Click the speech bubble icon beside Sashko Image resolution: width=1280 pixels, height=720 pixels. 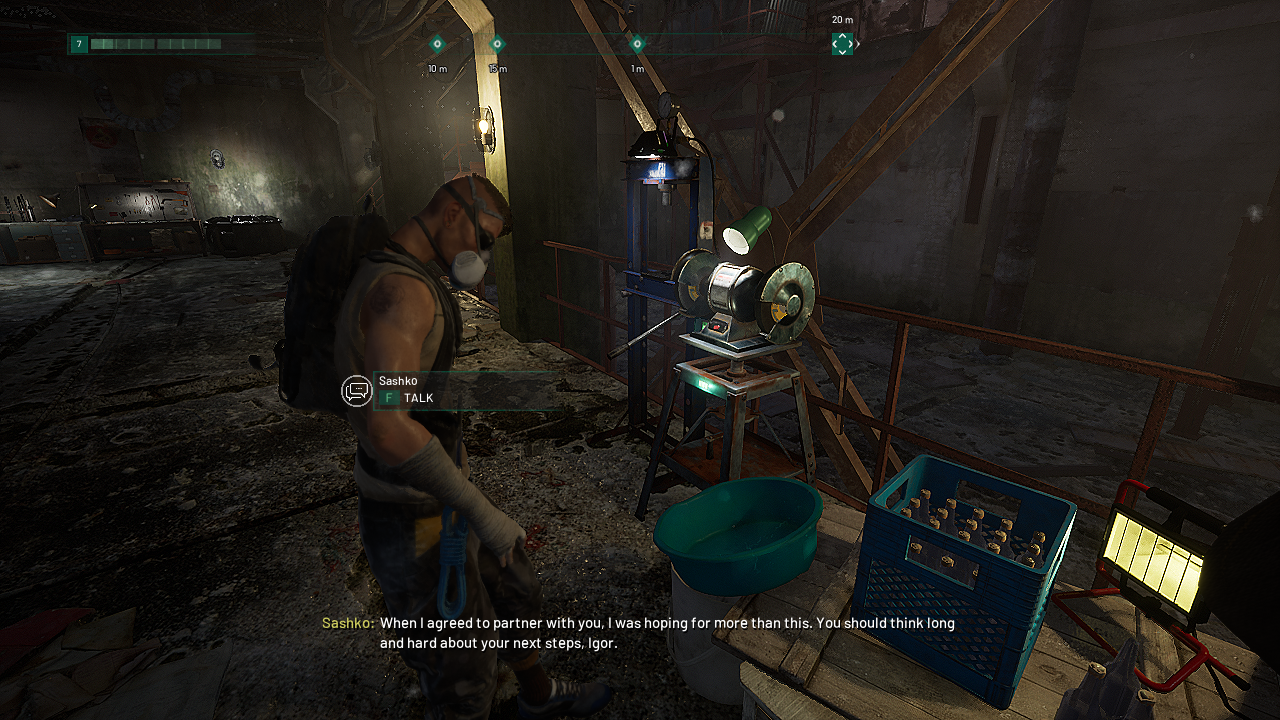(x=357, y=391)
